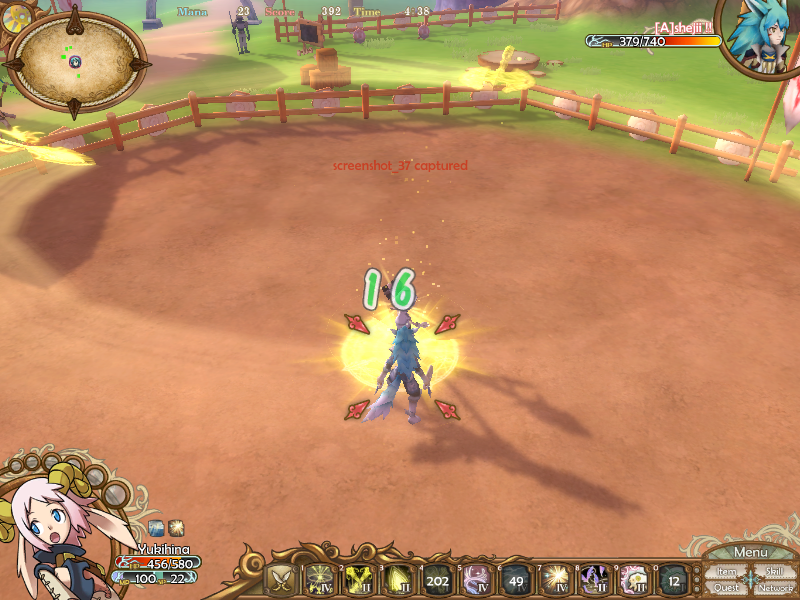Viewport: 800px width, 600px height.
Task: Use the hotbar item showing 202
Action: click(437, 579)
